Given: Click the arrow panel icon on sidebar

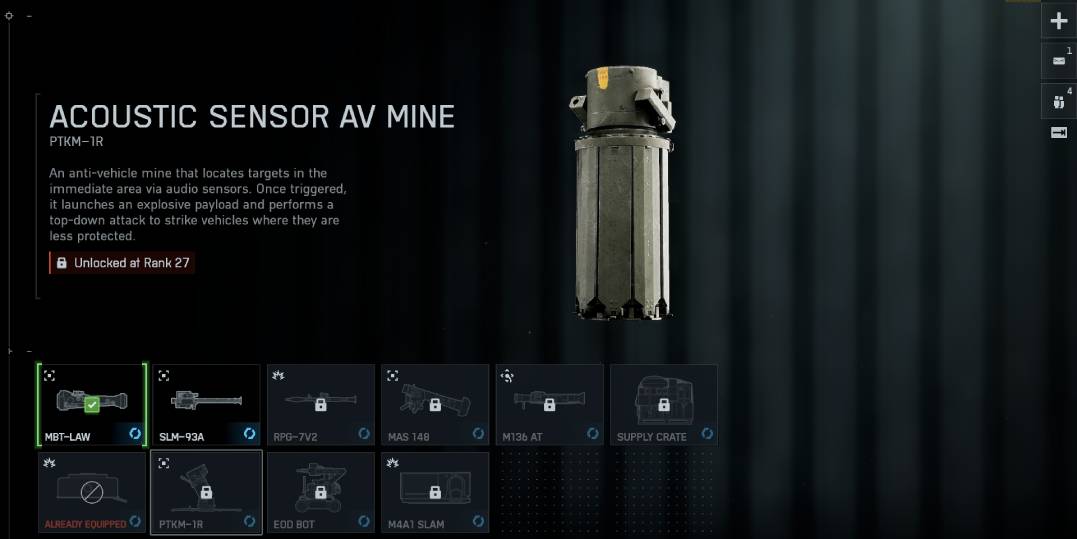Looking at the screenshot, I should tap(1059, 133).
